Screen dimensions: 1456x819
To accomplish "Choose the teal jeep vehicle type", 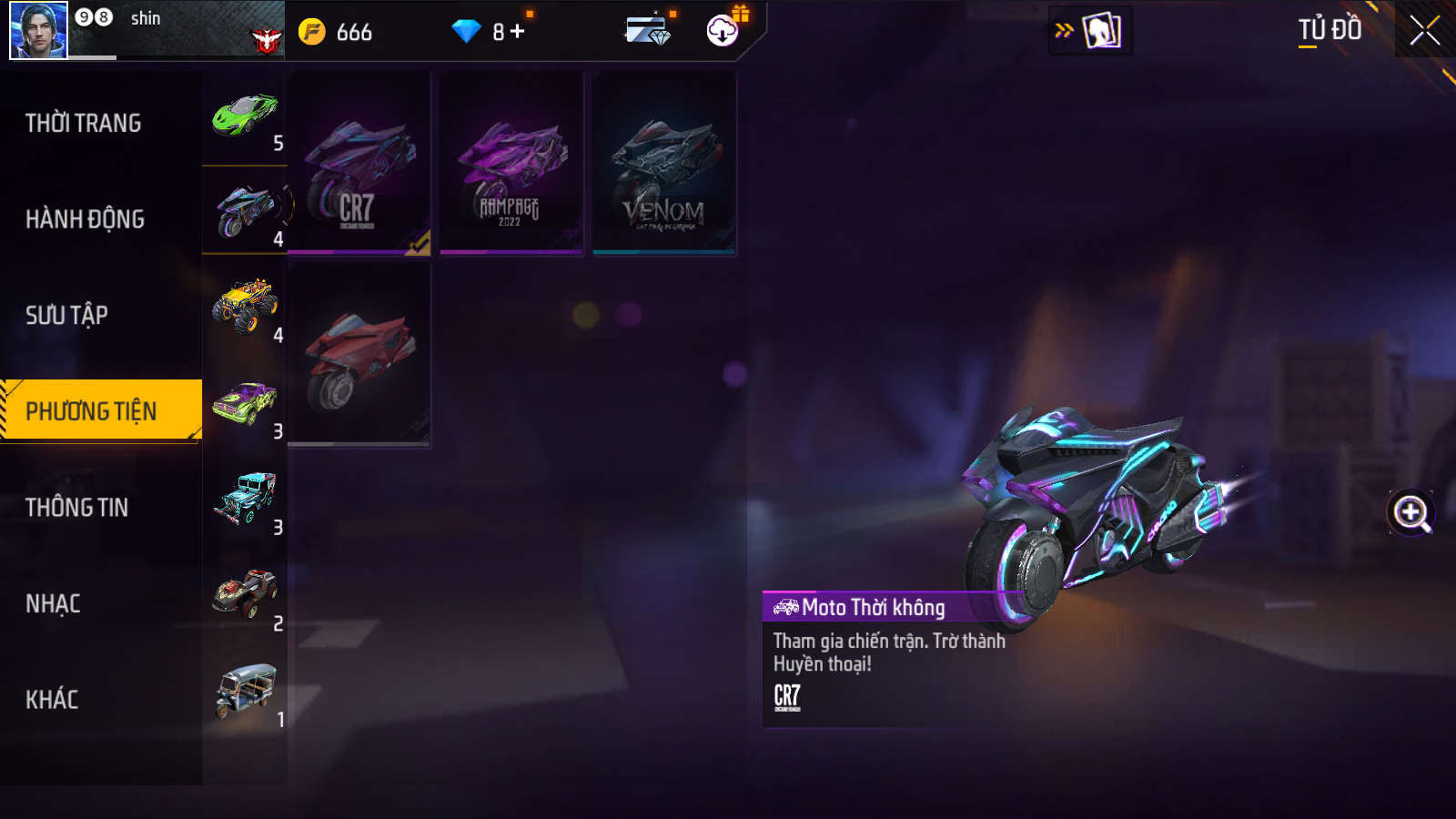I will click(245, 500).
